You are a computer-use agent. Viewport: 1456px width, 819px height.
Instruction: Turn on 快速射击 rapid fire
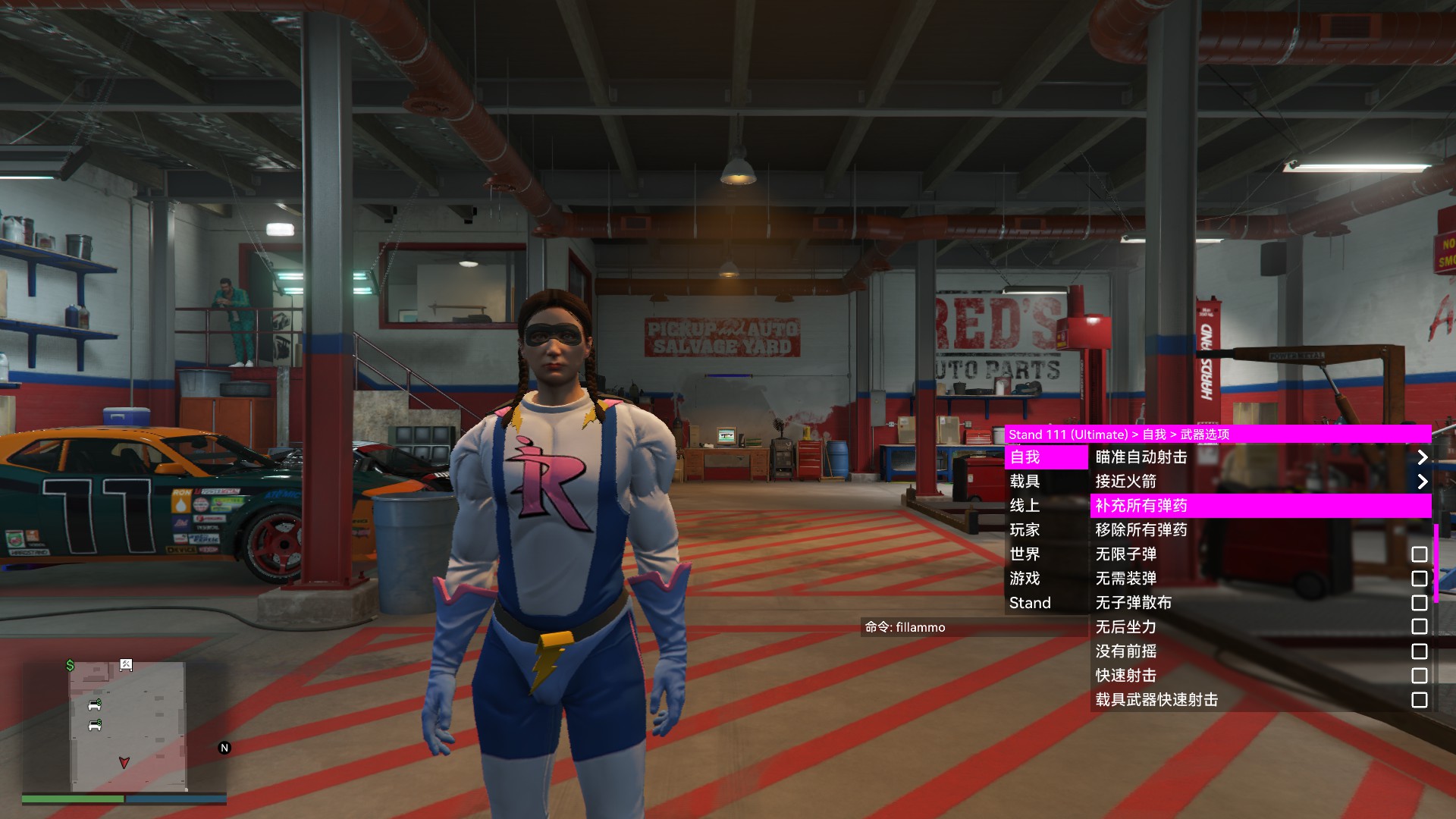[1419, 676]
